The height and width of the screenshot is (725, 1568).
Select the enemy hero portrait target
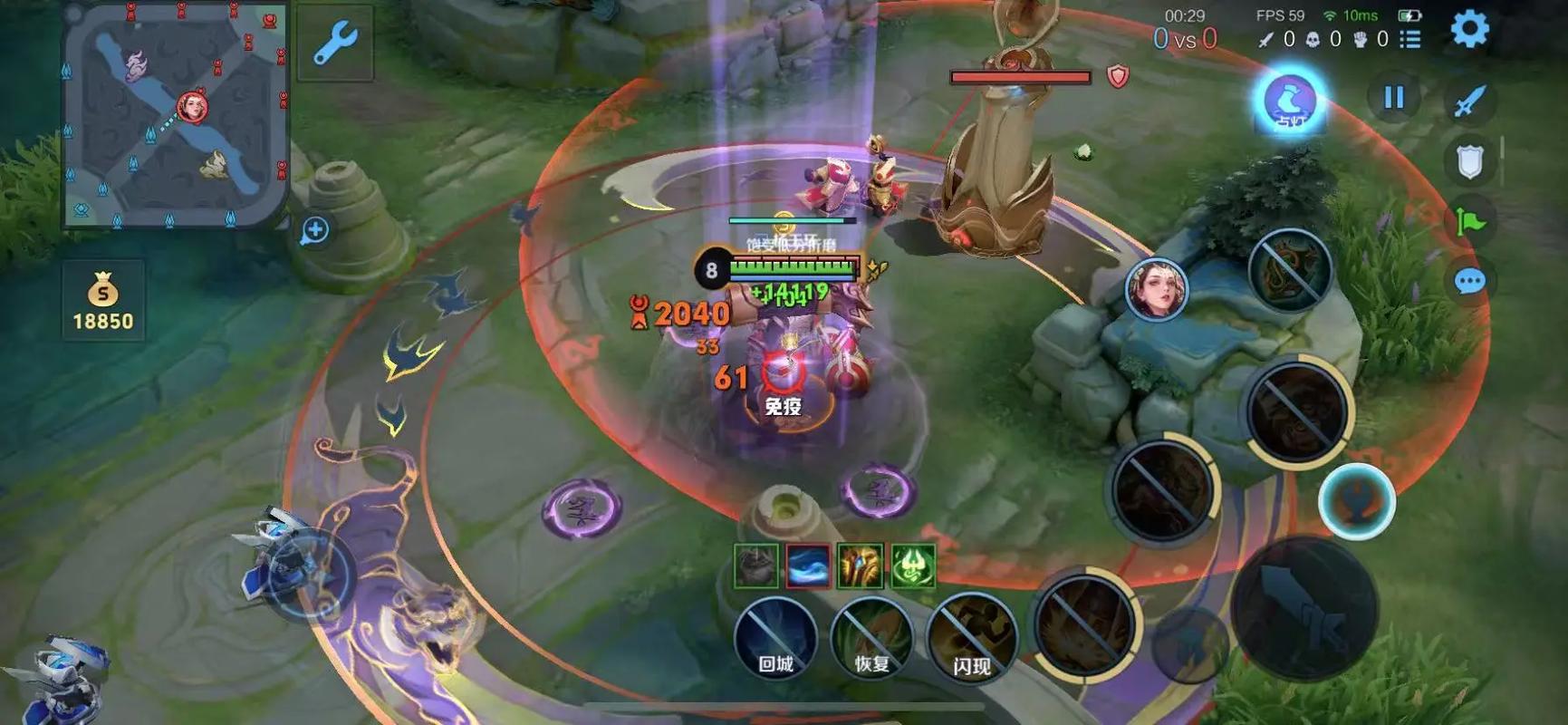[1156, 289]
